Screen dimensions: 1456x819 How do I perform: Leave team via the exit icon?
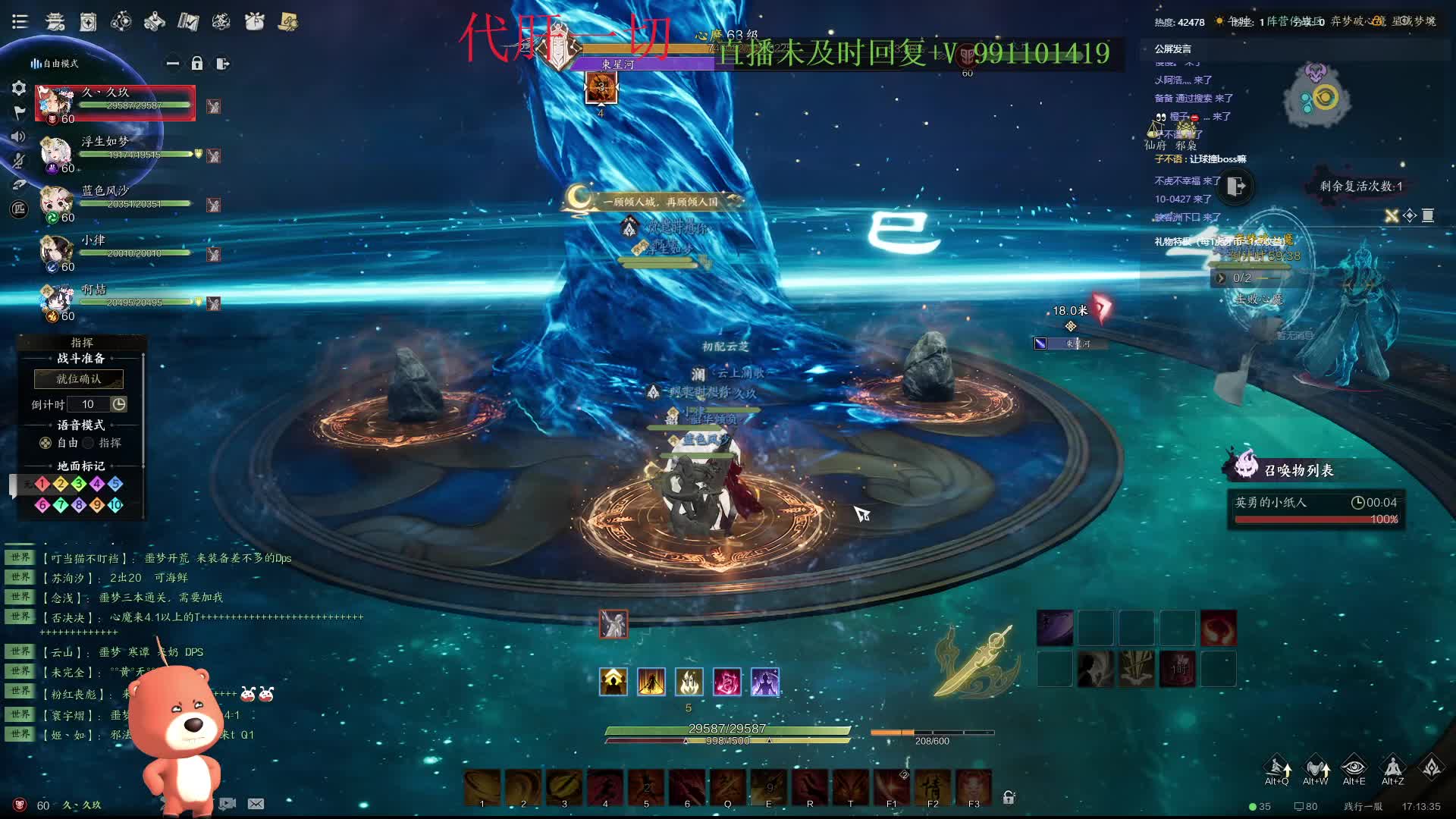[222, 64]
